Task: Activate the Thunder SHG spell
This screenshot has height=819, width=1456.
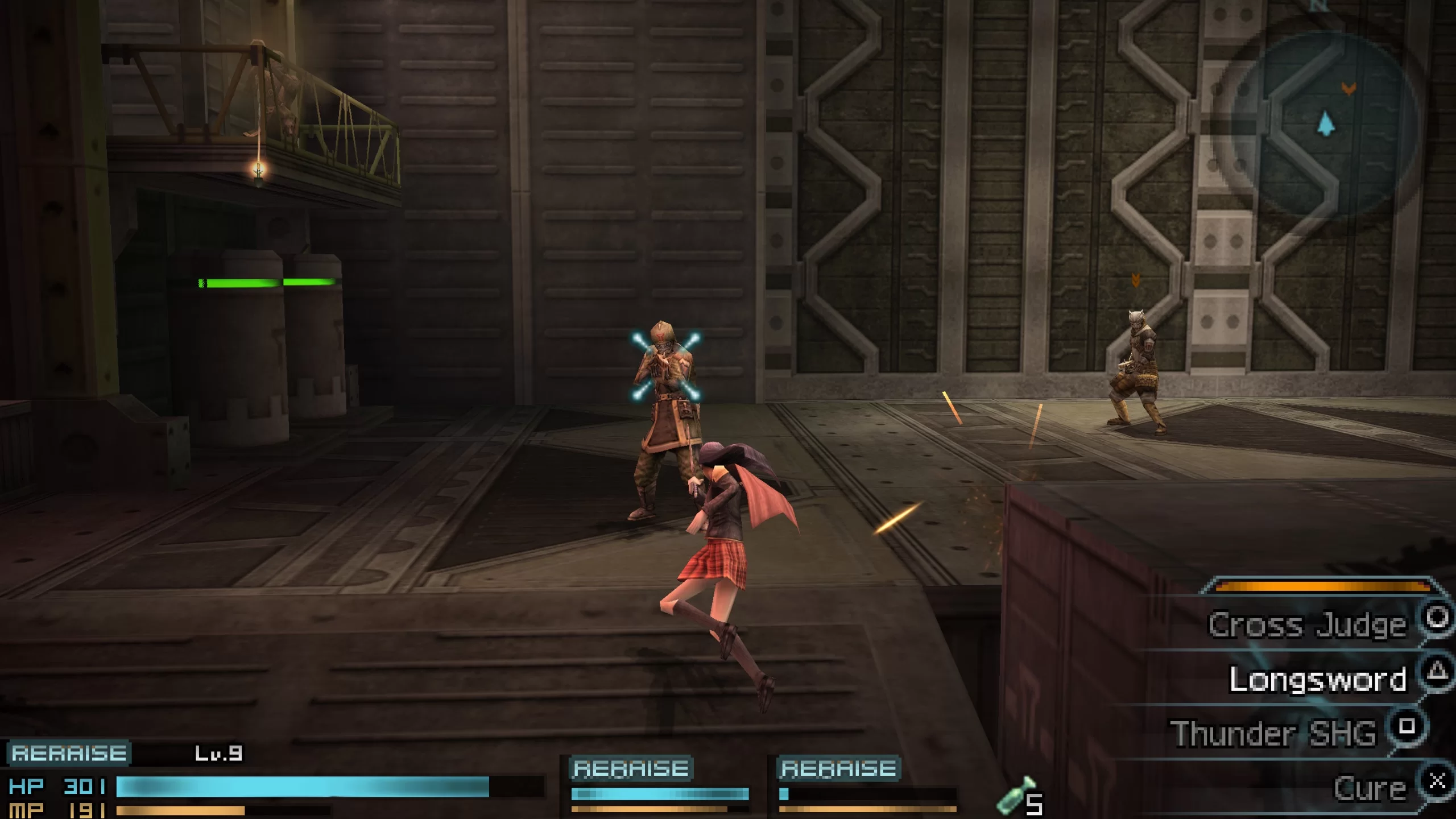Action: pos(1273,733)
